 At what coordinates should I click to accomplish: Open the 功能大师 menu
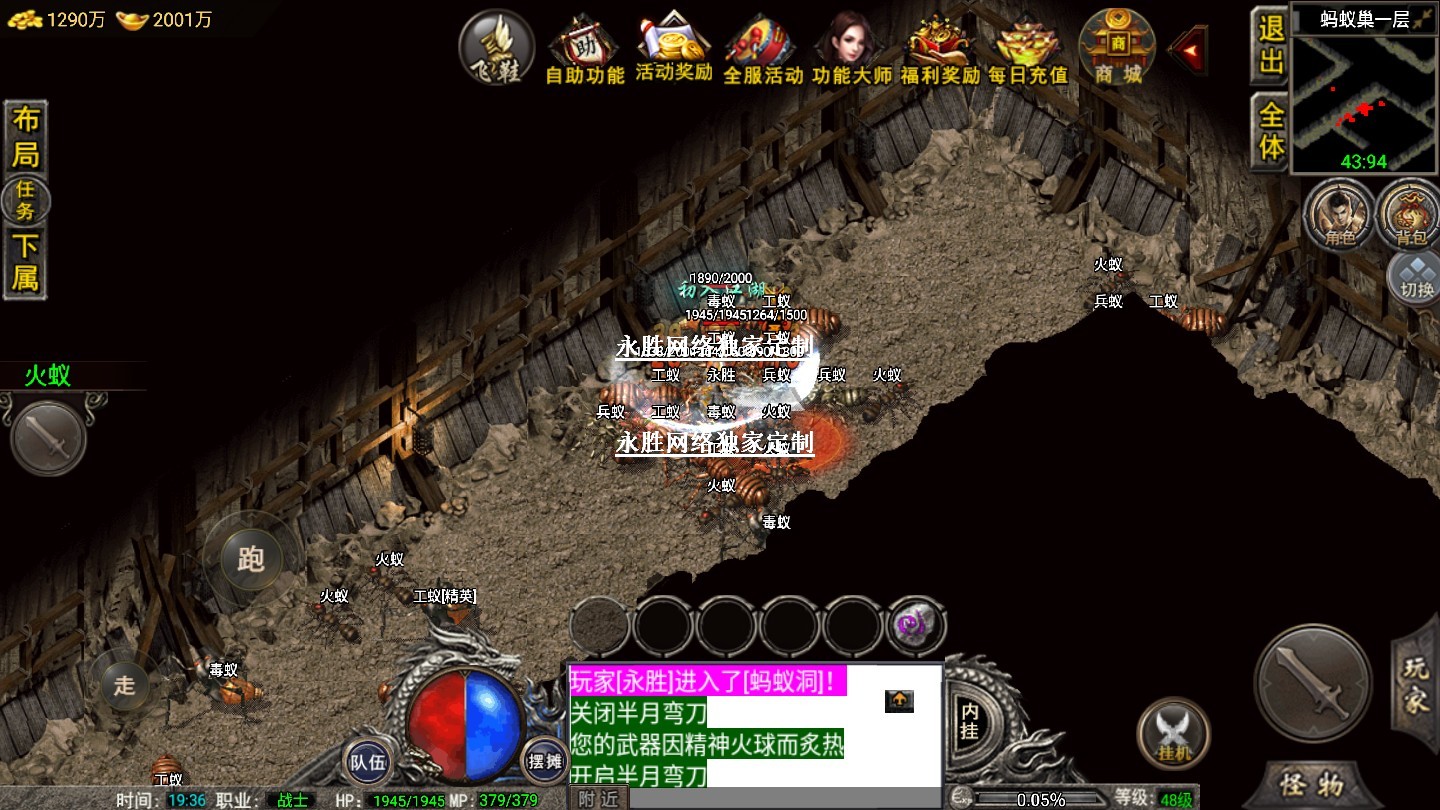(851, 50)
